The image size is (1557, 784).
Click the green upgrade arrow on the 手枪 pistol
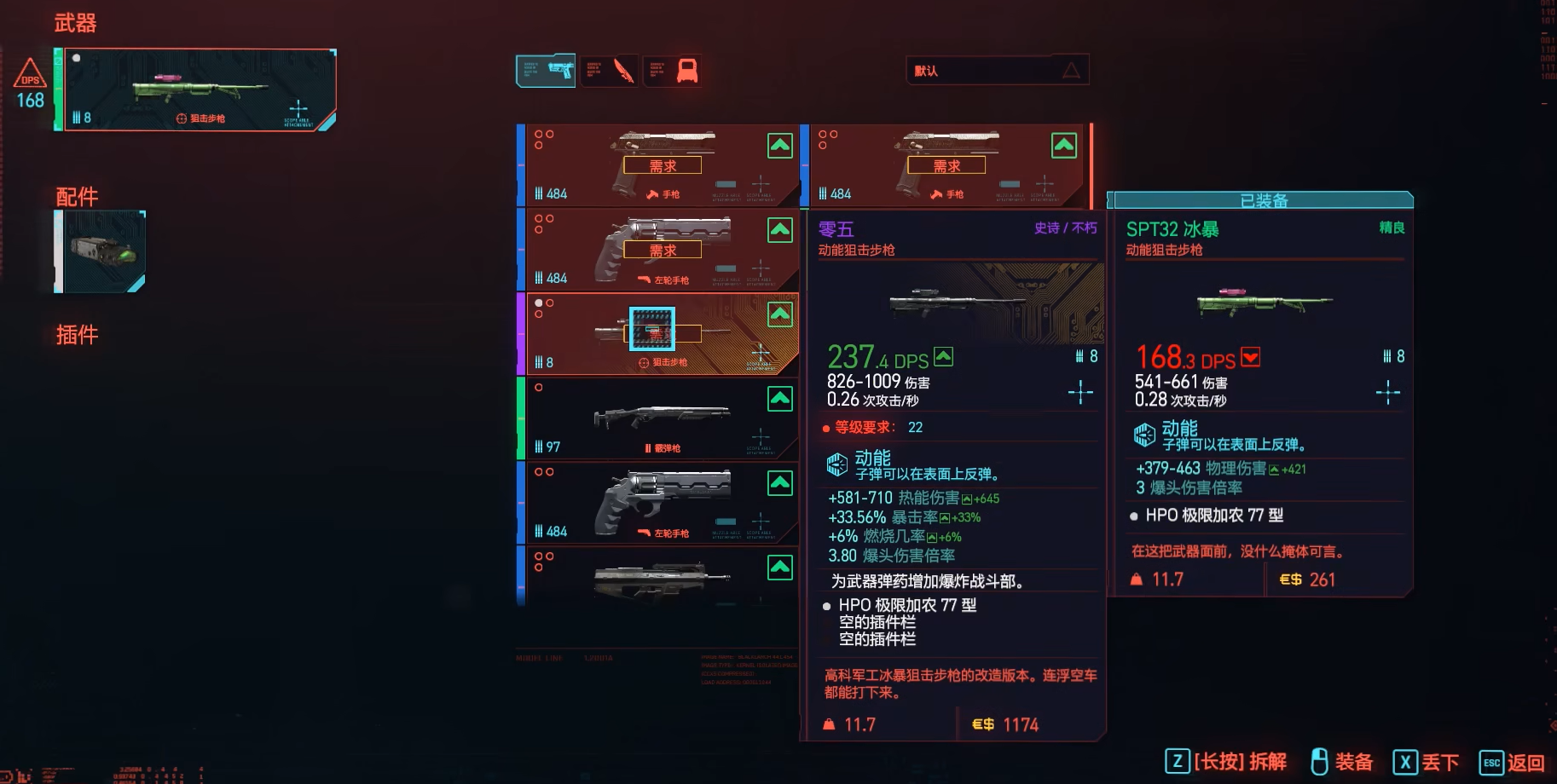point(779,145)
